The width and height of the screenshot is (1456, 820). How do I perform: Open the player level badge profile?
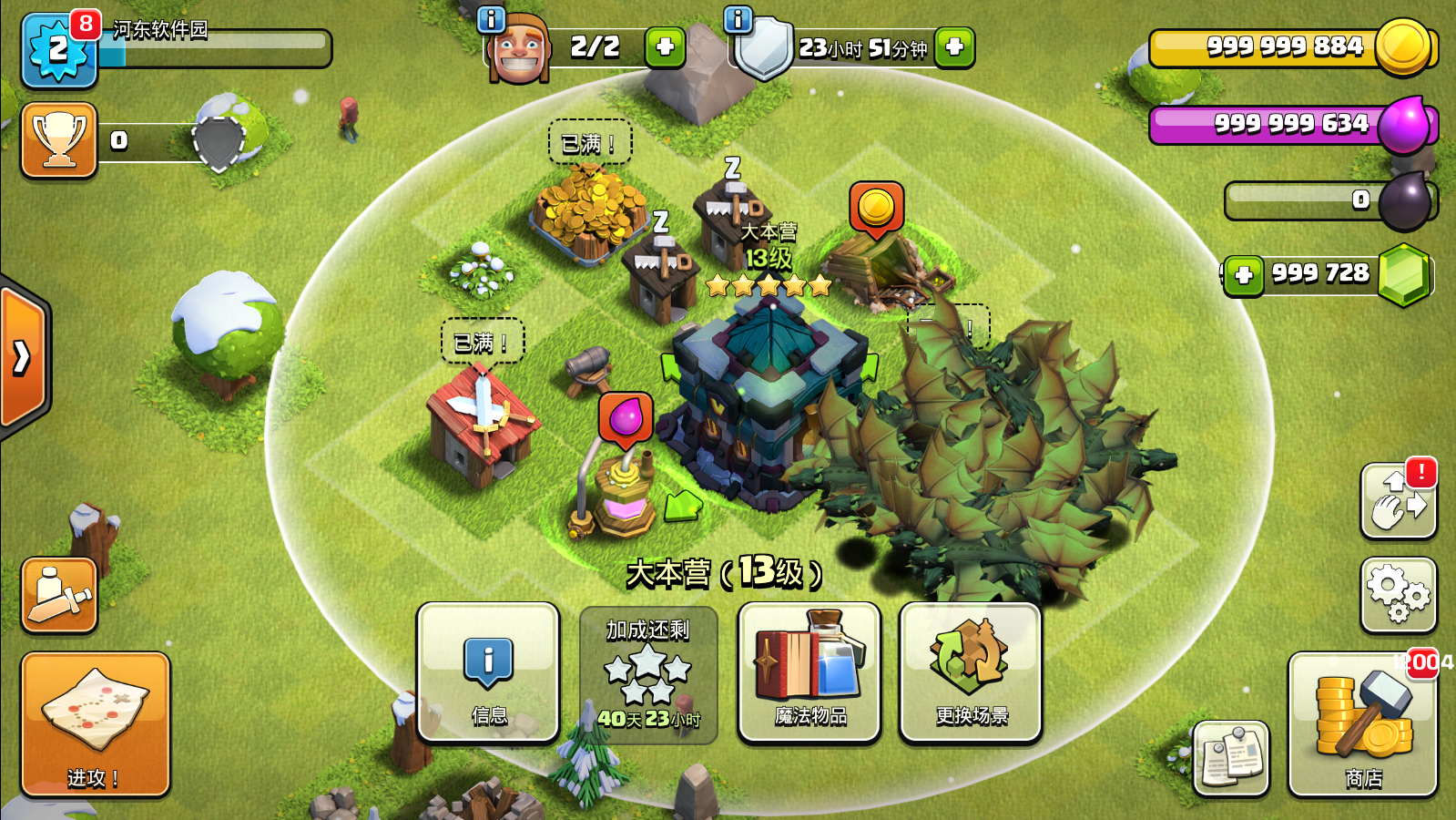pos(58,50)
